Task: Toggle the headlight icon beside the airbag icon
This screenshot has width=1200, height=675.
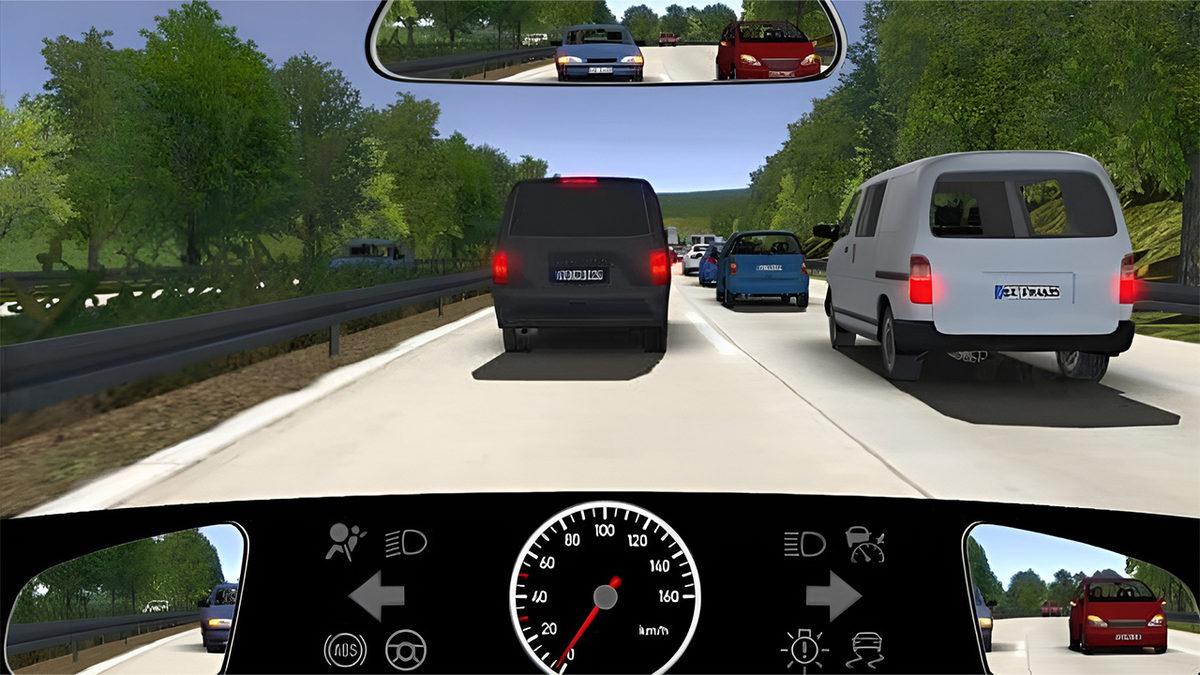Action: pos(406,543)
